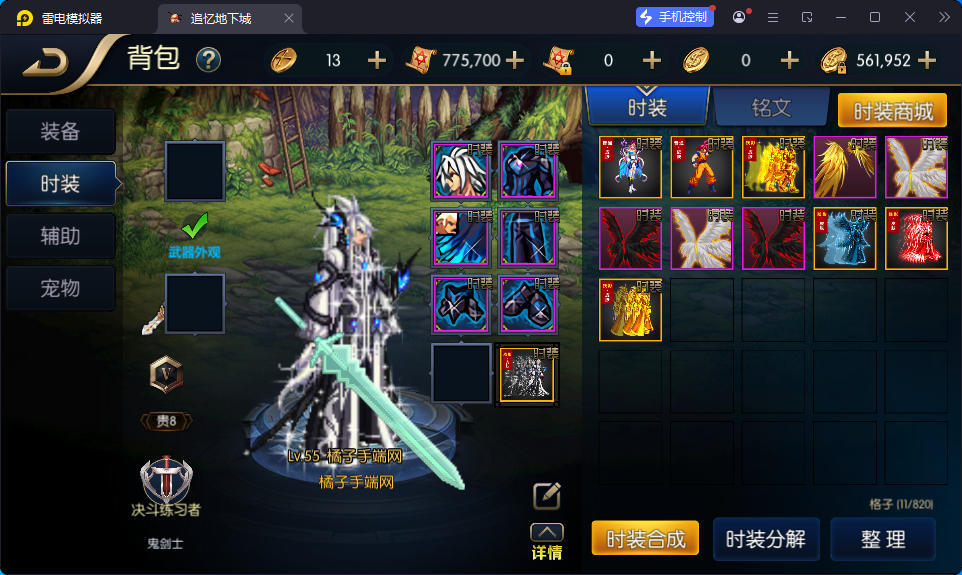Switch to the 宠物 pet category
962x575 pixels.
[x=60, y=289]
